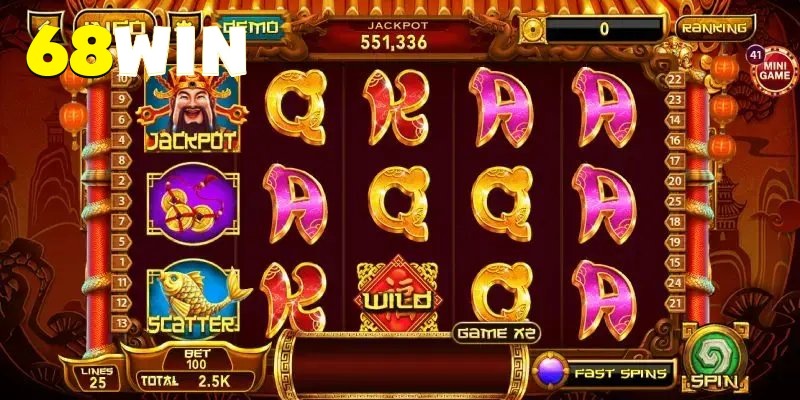
Task: Open the Info panel behind the logo
Action: pos(115,22)
